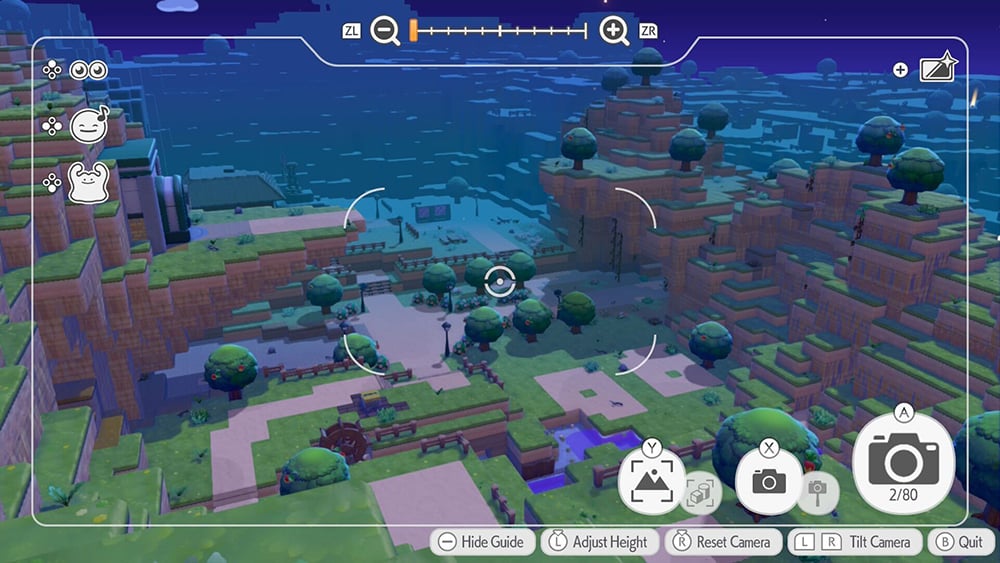
Task: Choose the Tilt Camera option
Action: pyautogui.click(x=853, y=542)
